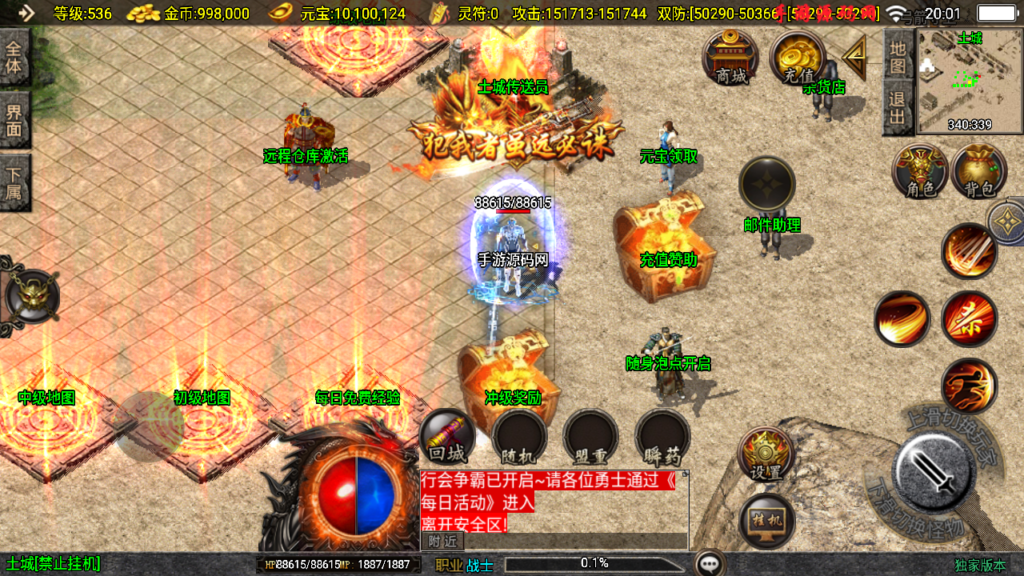Tap the 盟重 quick slot
This screenshot has width=1024, height=576.
(591, 436)
